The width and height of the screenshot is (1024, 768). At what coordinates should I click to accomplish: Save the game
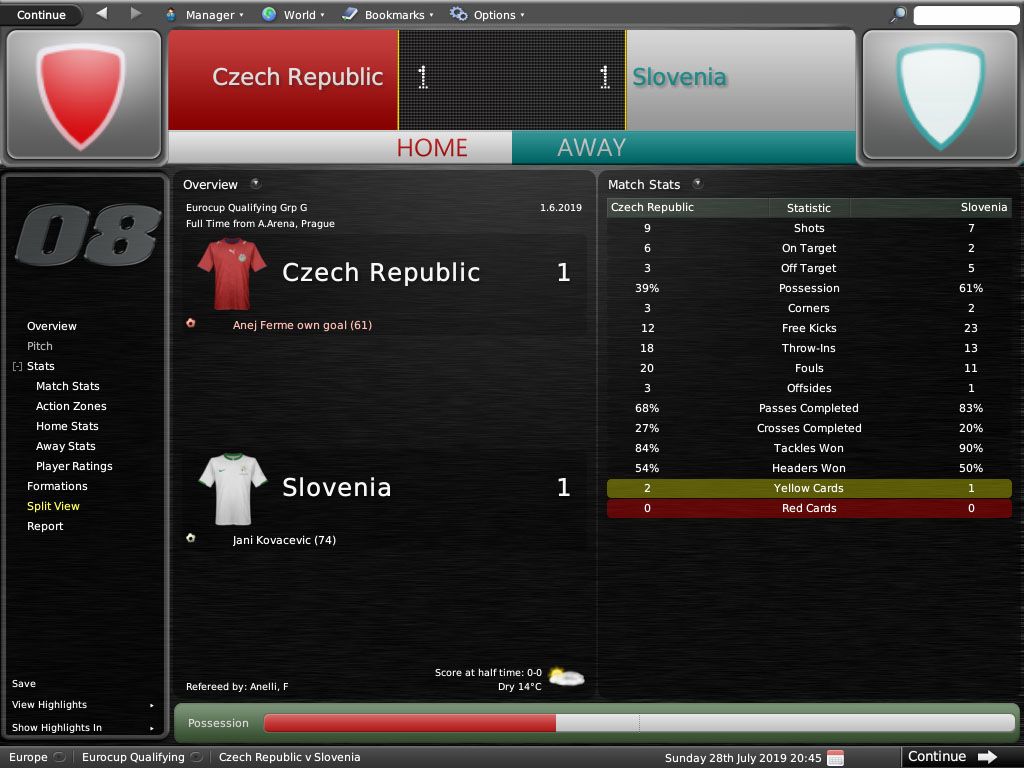click(24, 684)
